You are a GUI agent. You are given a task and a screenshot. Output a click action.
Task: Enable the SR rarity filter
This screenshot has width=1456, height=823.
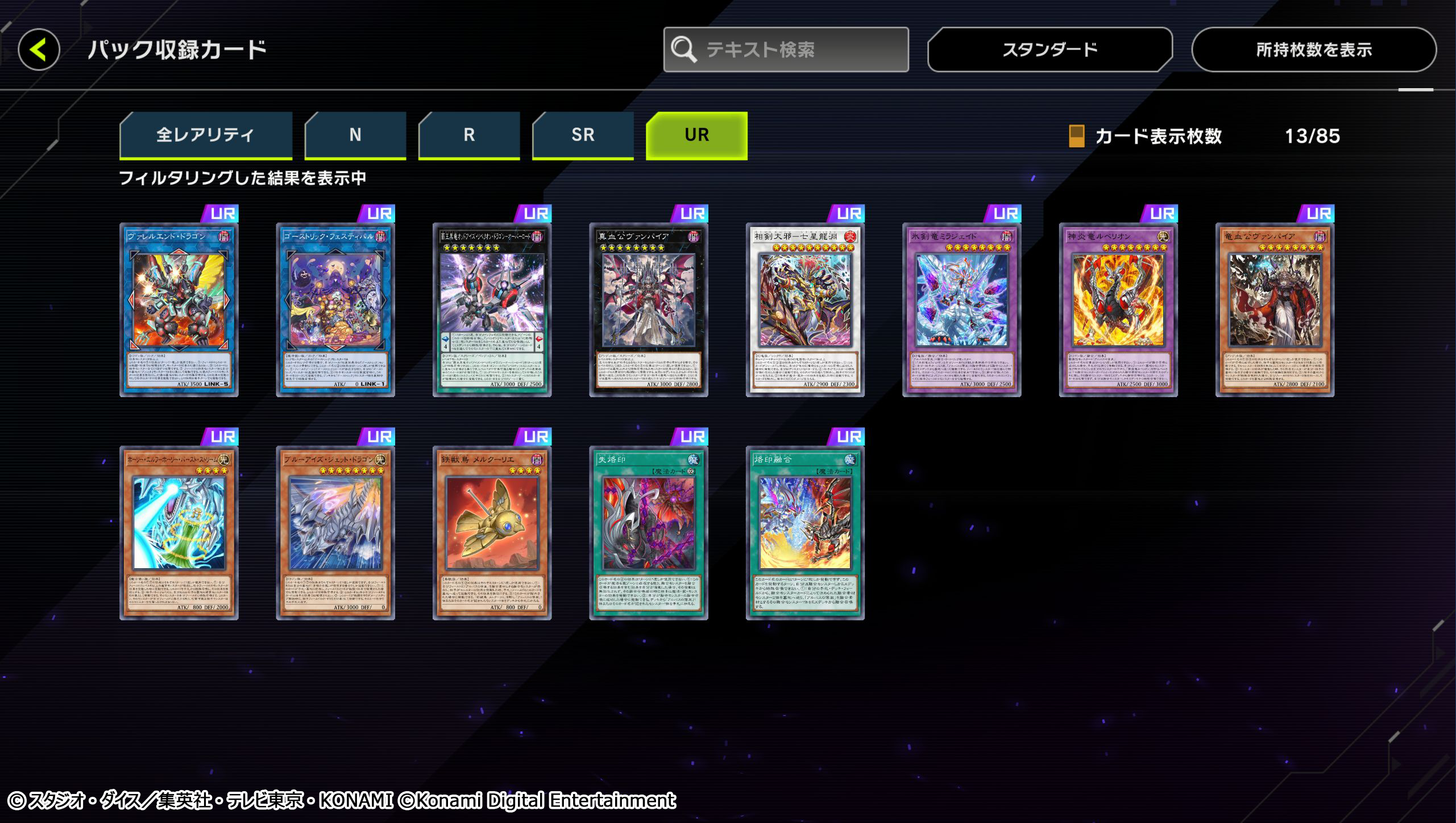(583, 135)
